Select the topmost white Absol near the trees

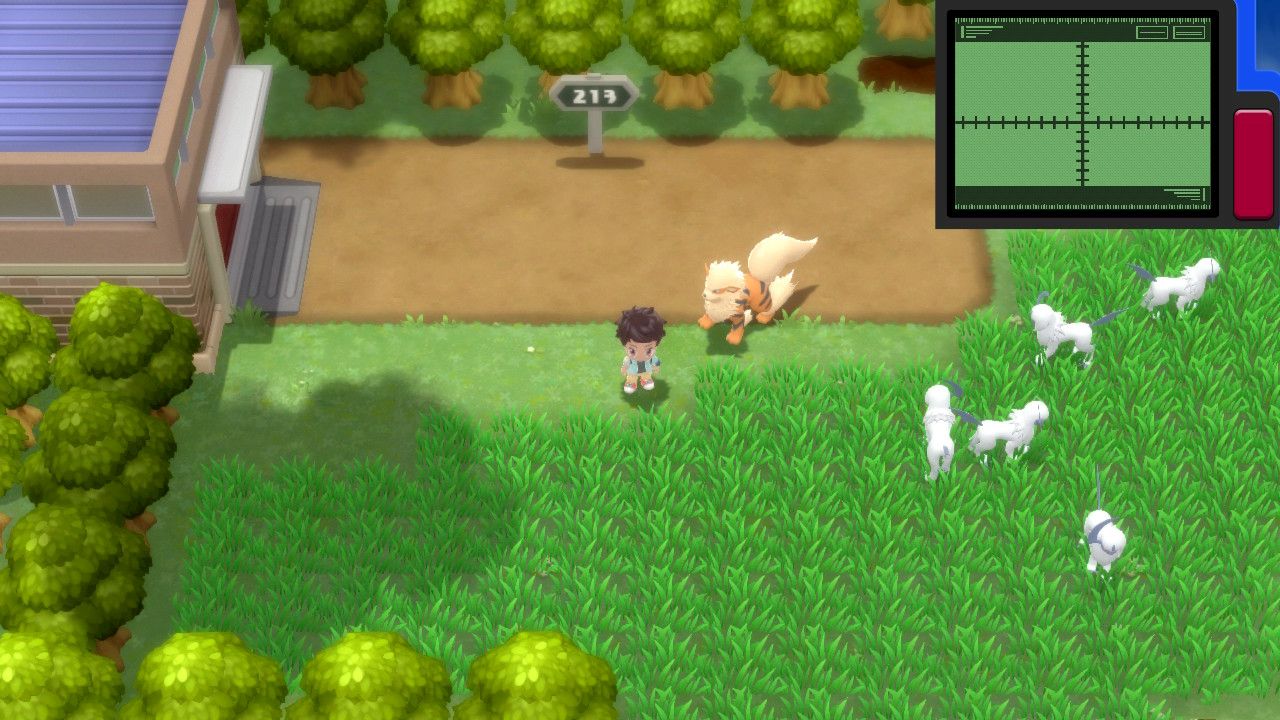point(1180,285)
